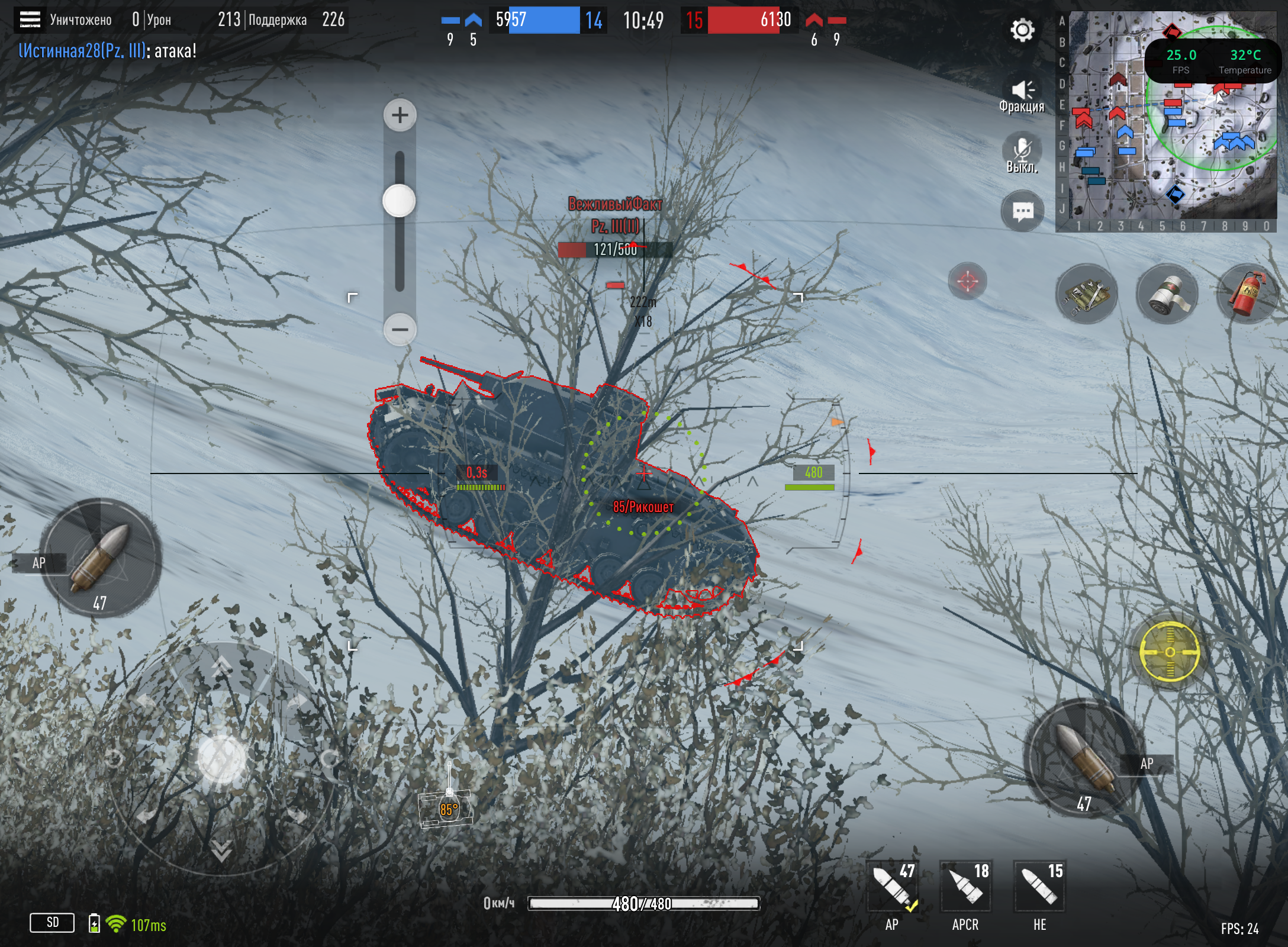
Task: Toggle the SD graphics quality button
Action: 52,922
